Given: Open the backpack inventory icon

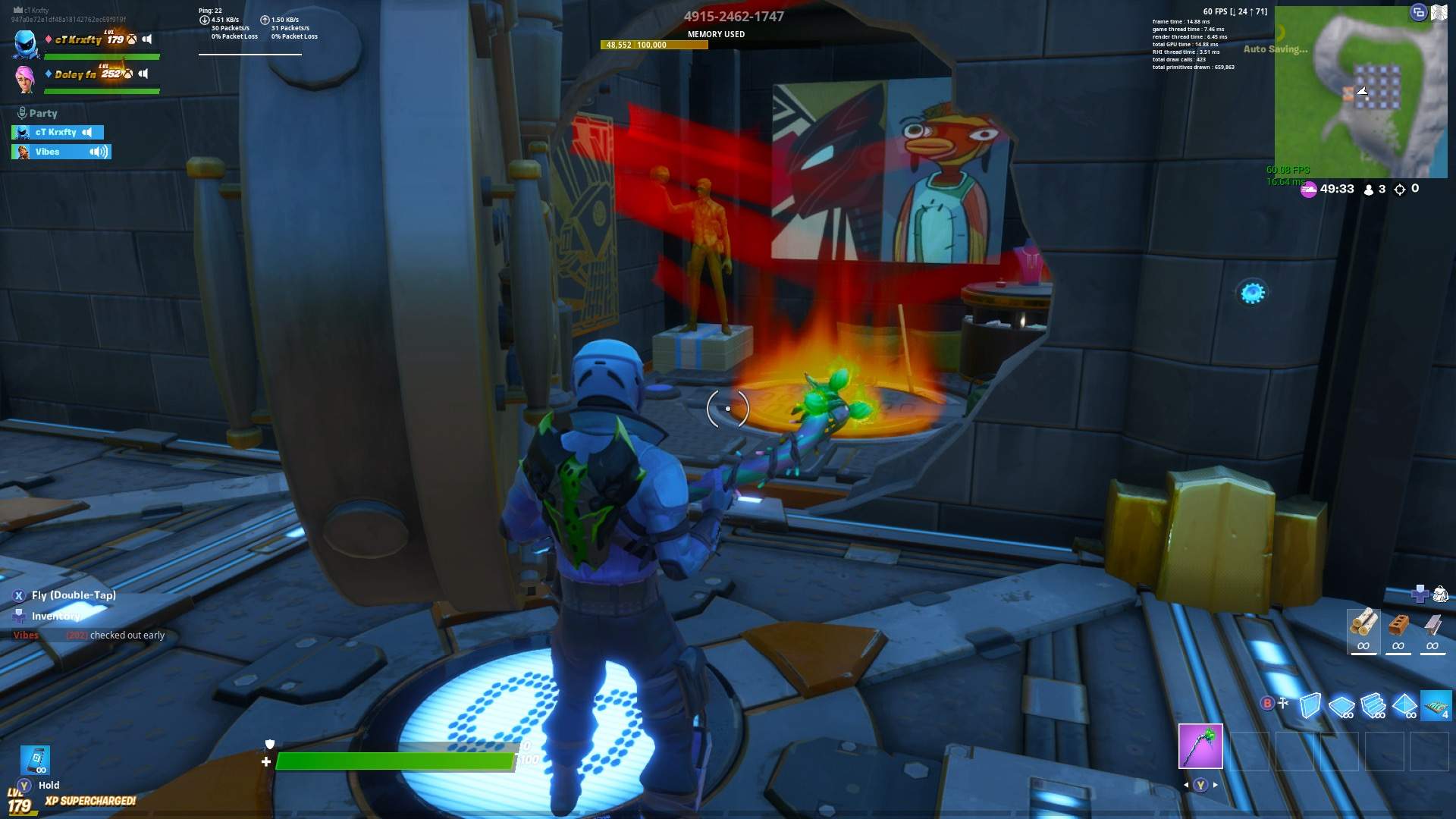Looking at the screenshot, I should coord(1440,594).
